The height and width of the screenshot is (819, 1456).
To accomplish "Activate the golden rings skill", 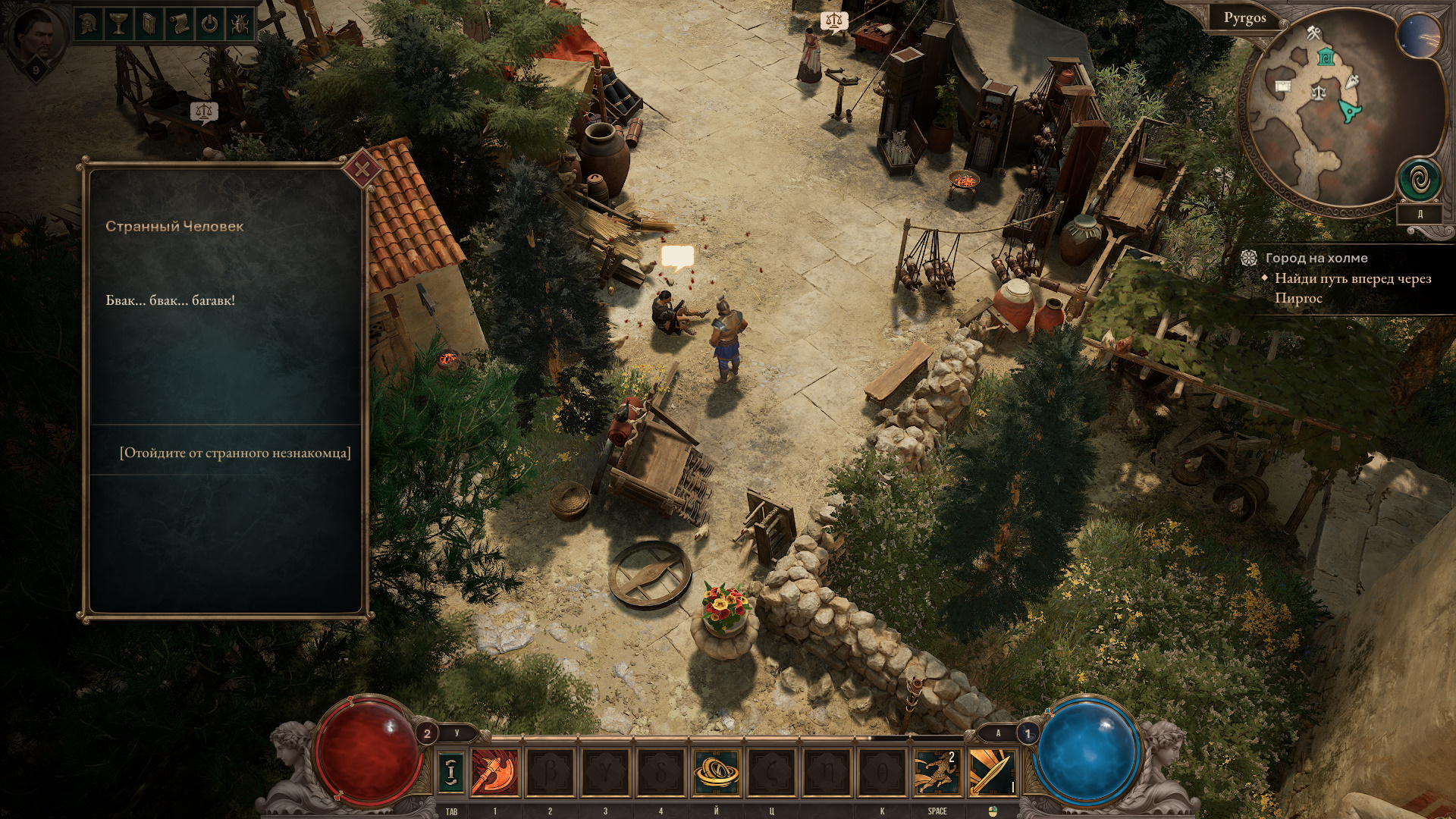I will tap(716, 771).
